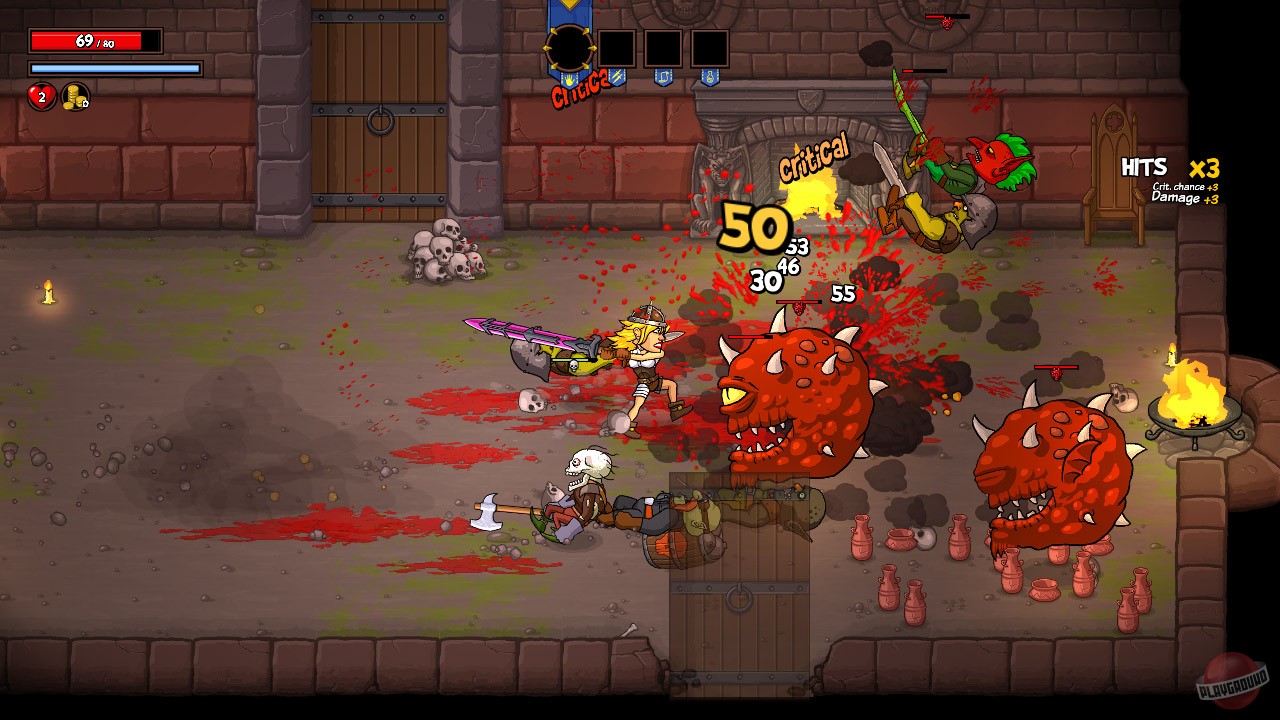Open the gold coin counter
Image resolution: width=1280 pixels, height=720 pixels.
74,97
